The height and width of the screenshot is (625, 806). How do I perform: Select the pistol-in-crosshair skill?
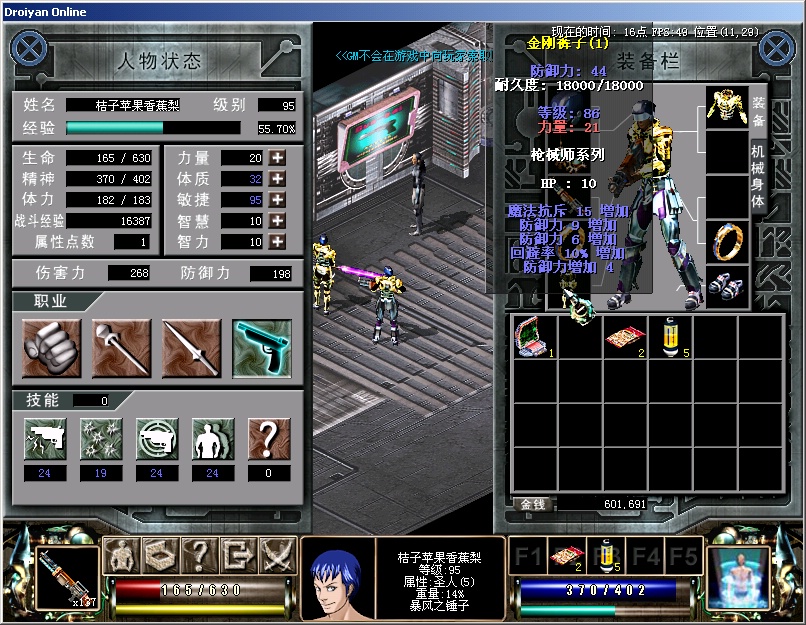click(156, 439)
